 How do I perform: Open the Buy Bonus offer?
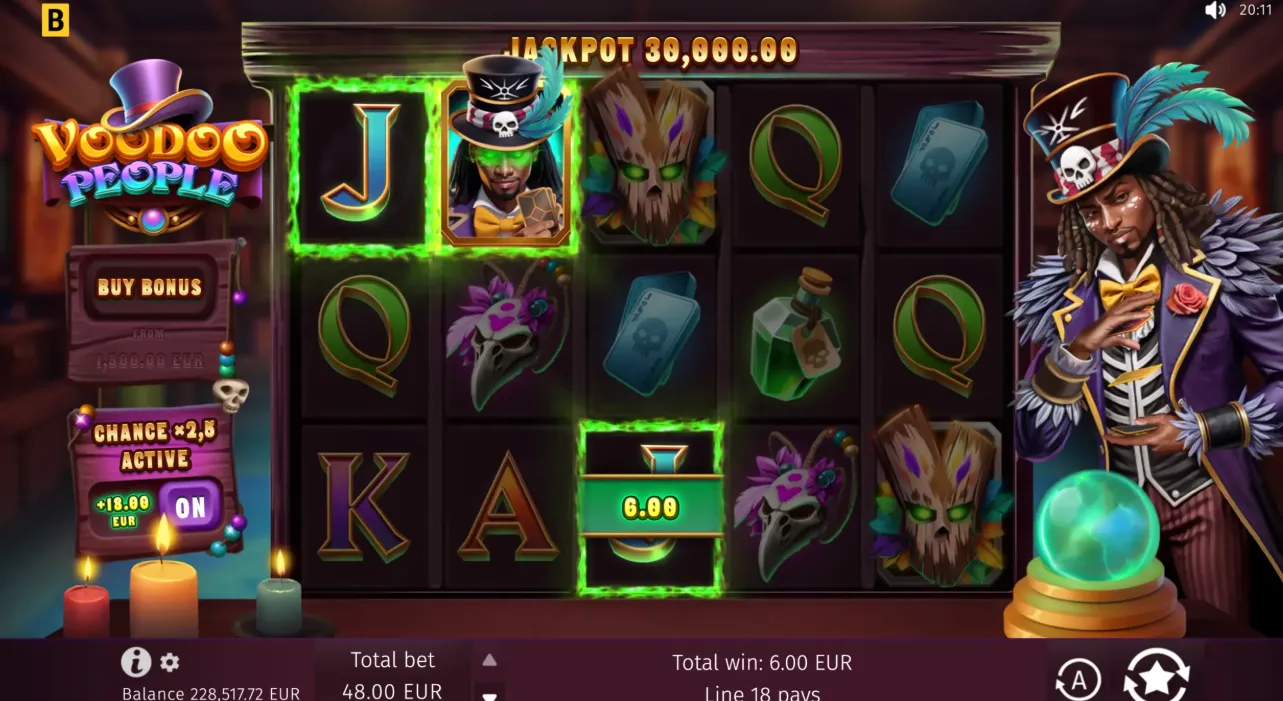pos(150,288)
